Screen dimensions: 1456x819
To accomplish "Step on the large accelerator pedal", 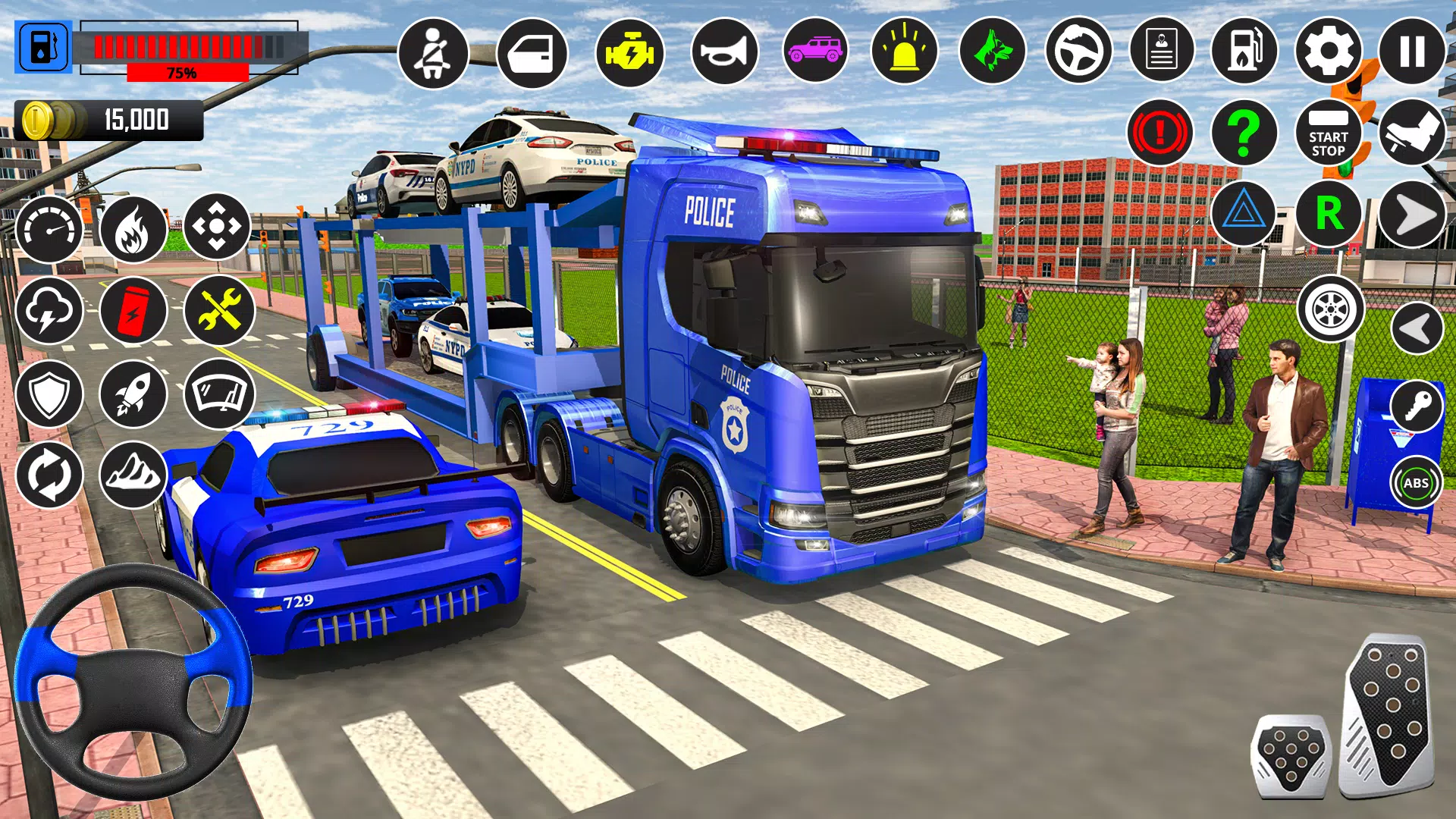I will 1389,713.
